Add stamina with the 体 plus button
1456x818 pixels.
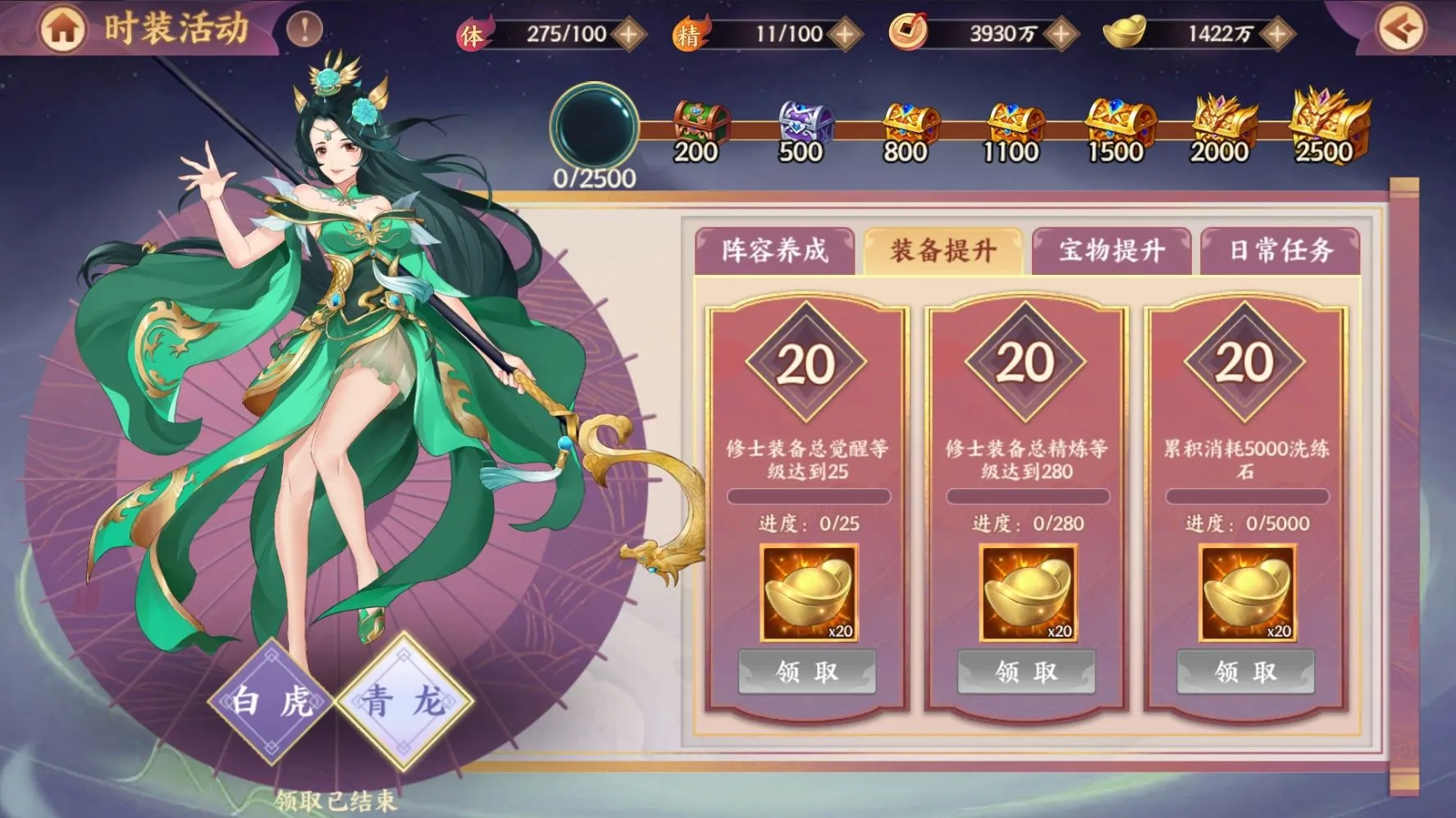[629, 34]
